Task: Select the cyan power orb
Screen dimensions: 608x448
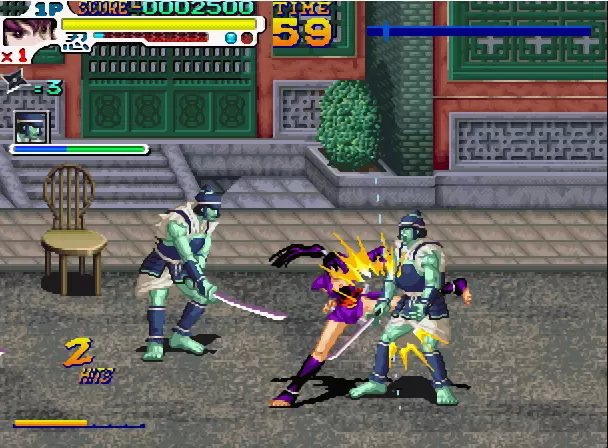Action: pos(232,39)
